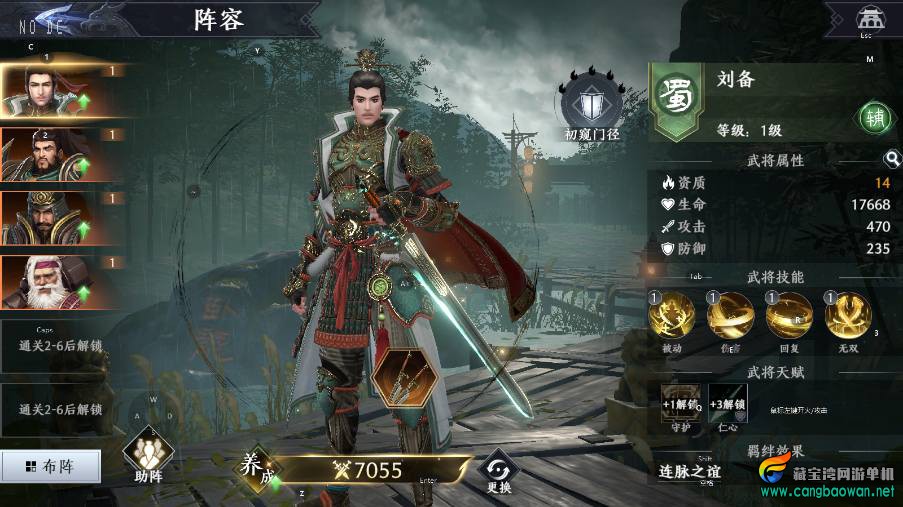Click the pavilion home icon
This screenshot has width=903, height=507.
[x=868, y=19]
